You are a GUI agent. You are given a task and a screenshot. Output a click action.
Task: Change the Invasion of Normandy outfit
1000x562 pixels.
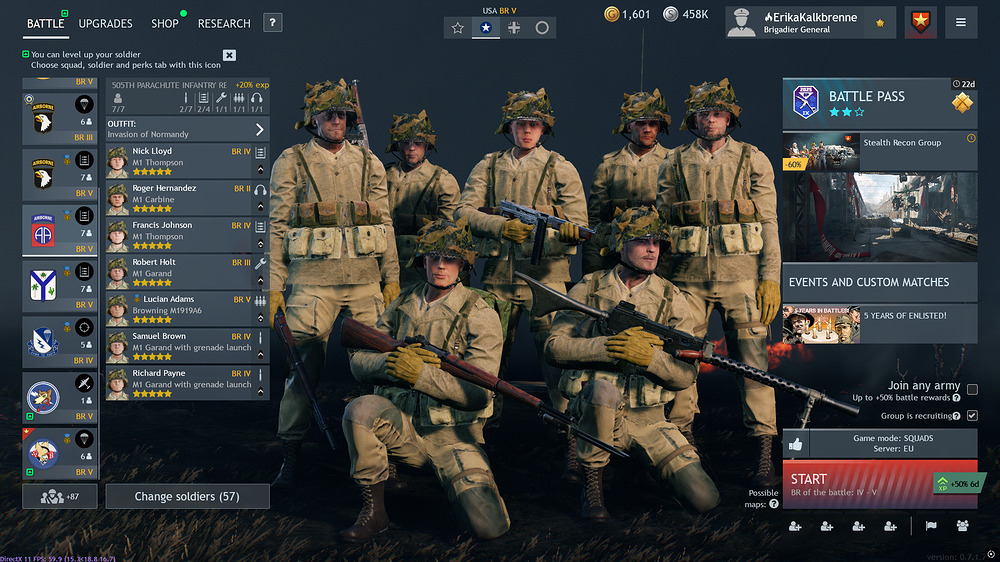coord(187,129)
